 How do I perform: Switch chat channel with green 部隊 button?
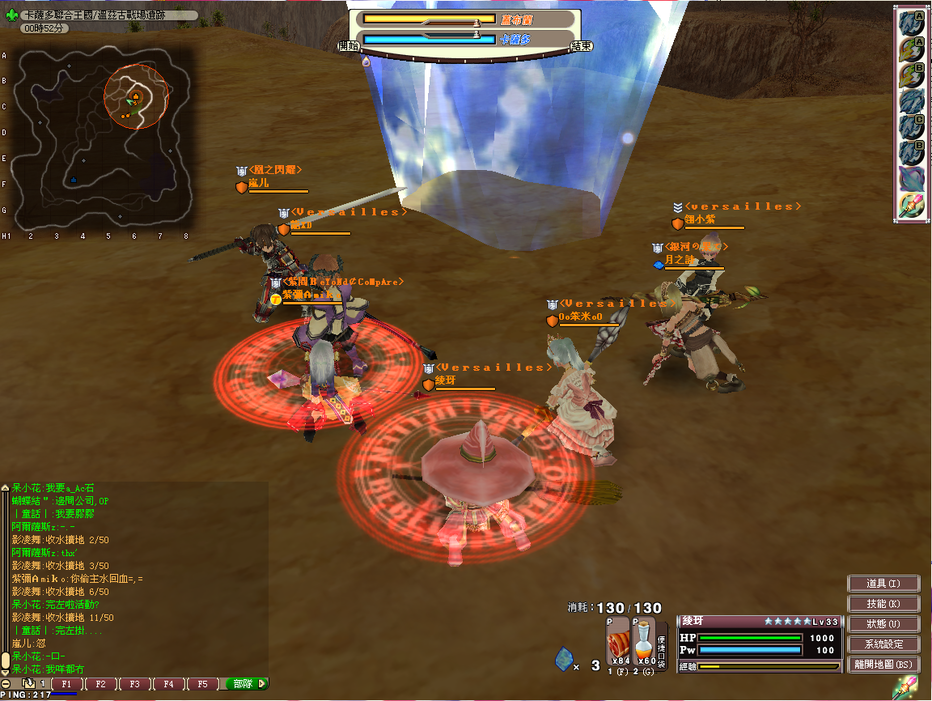(x=246, y=685)
